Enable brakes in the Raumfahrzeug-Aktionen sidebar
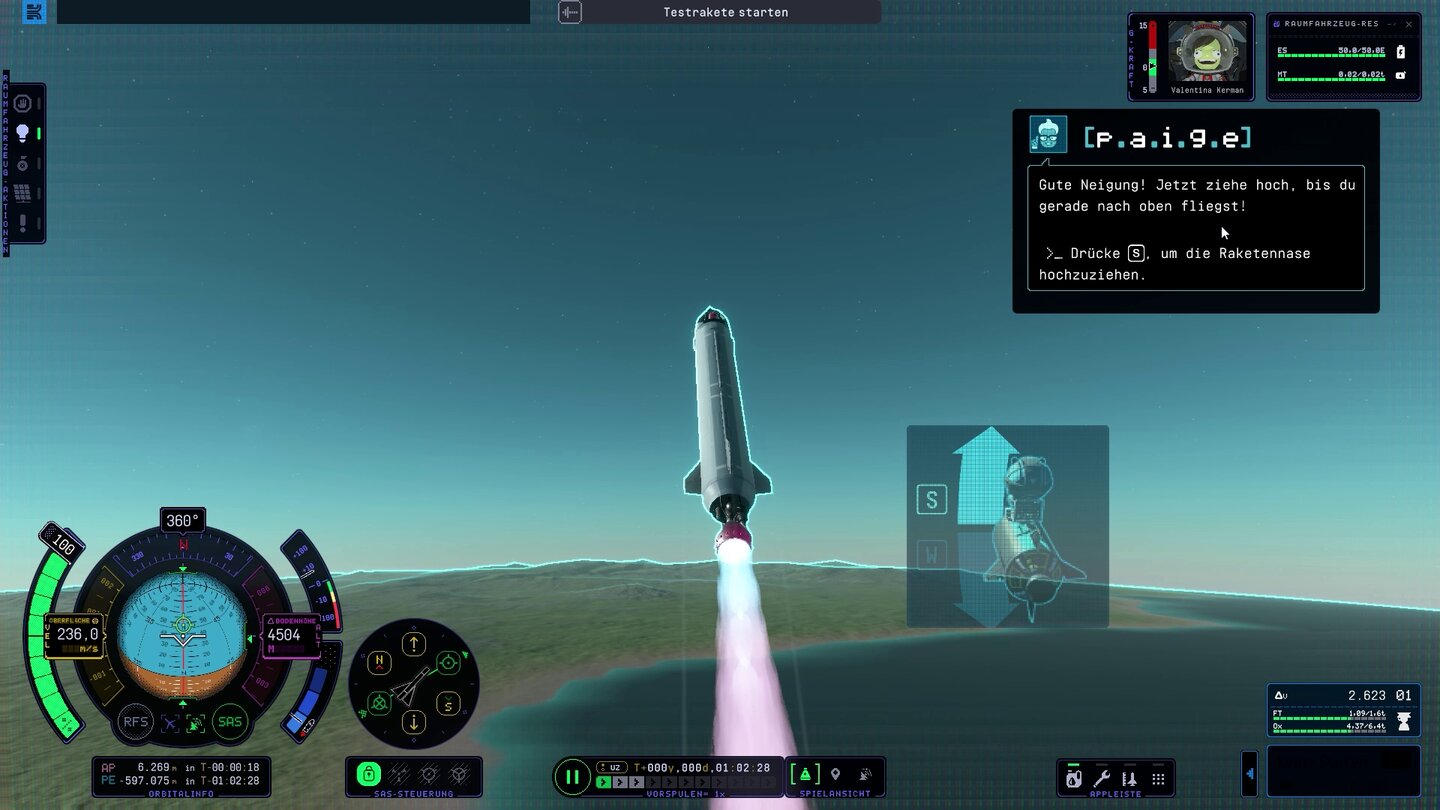Image resolution: width=1440 pixels, height=810 pixels. [x=22, y=104]
